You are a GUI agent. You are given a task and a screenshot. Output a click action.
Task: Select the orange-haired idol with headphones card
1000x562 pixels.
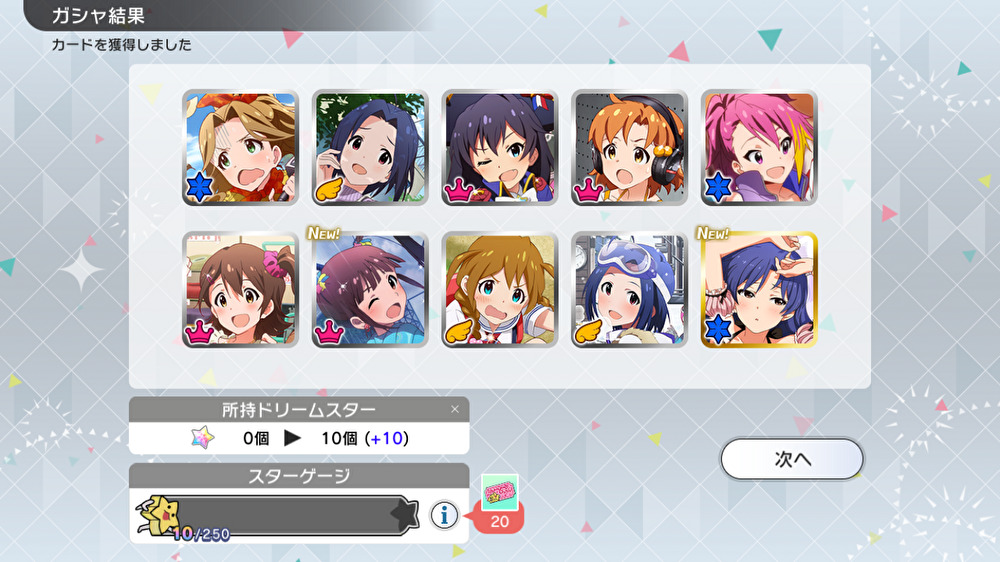(x=629, y=148)
